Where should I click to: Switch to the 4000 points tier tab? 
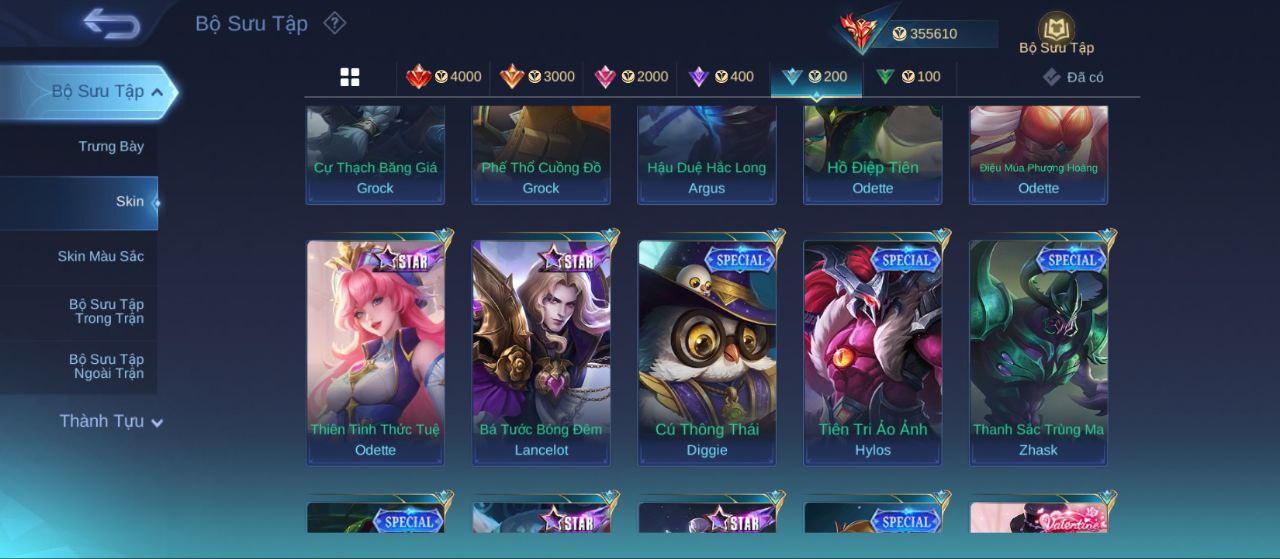tap(444, 77)
